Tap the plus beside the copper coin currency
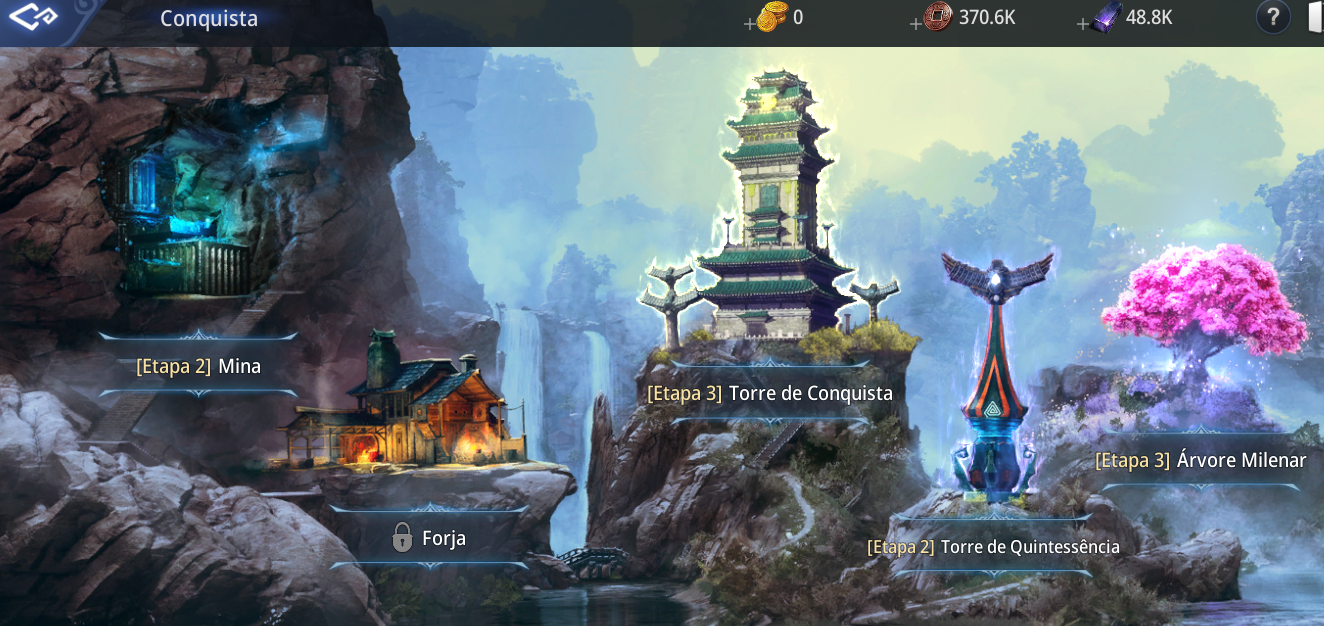Screen dimensions: 1324x626 [x=915, y=24]
